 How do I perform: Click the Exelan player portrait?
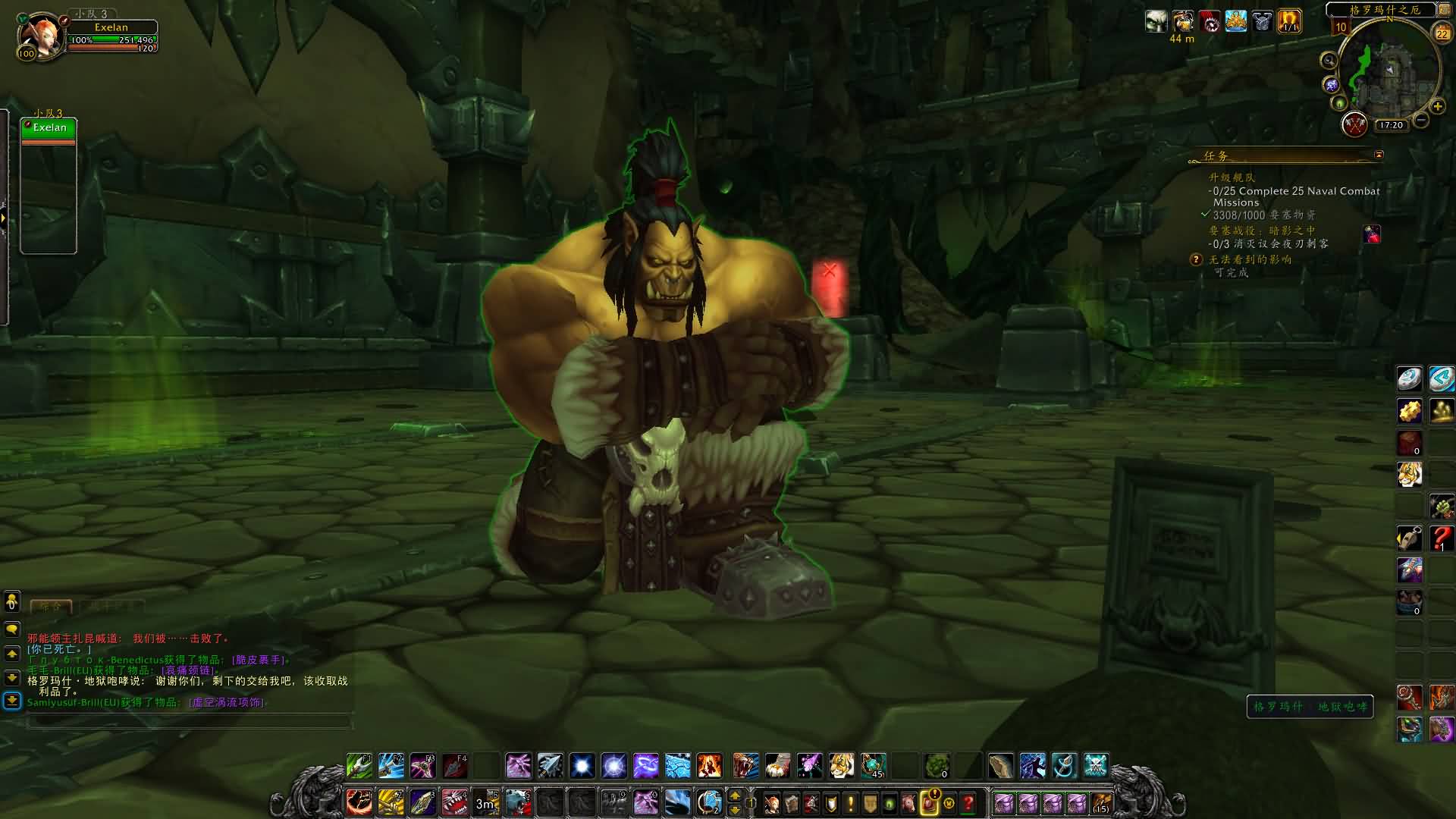click(38, 35)
